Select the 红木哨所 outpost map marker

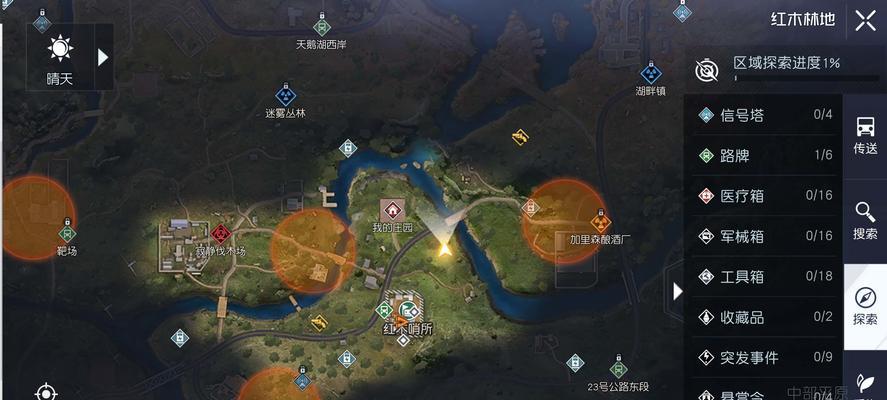coord(403,309)
